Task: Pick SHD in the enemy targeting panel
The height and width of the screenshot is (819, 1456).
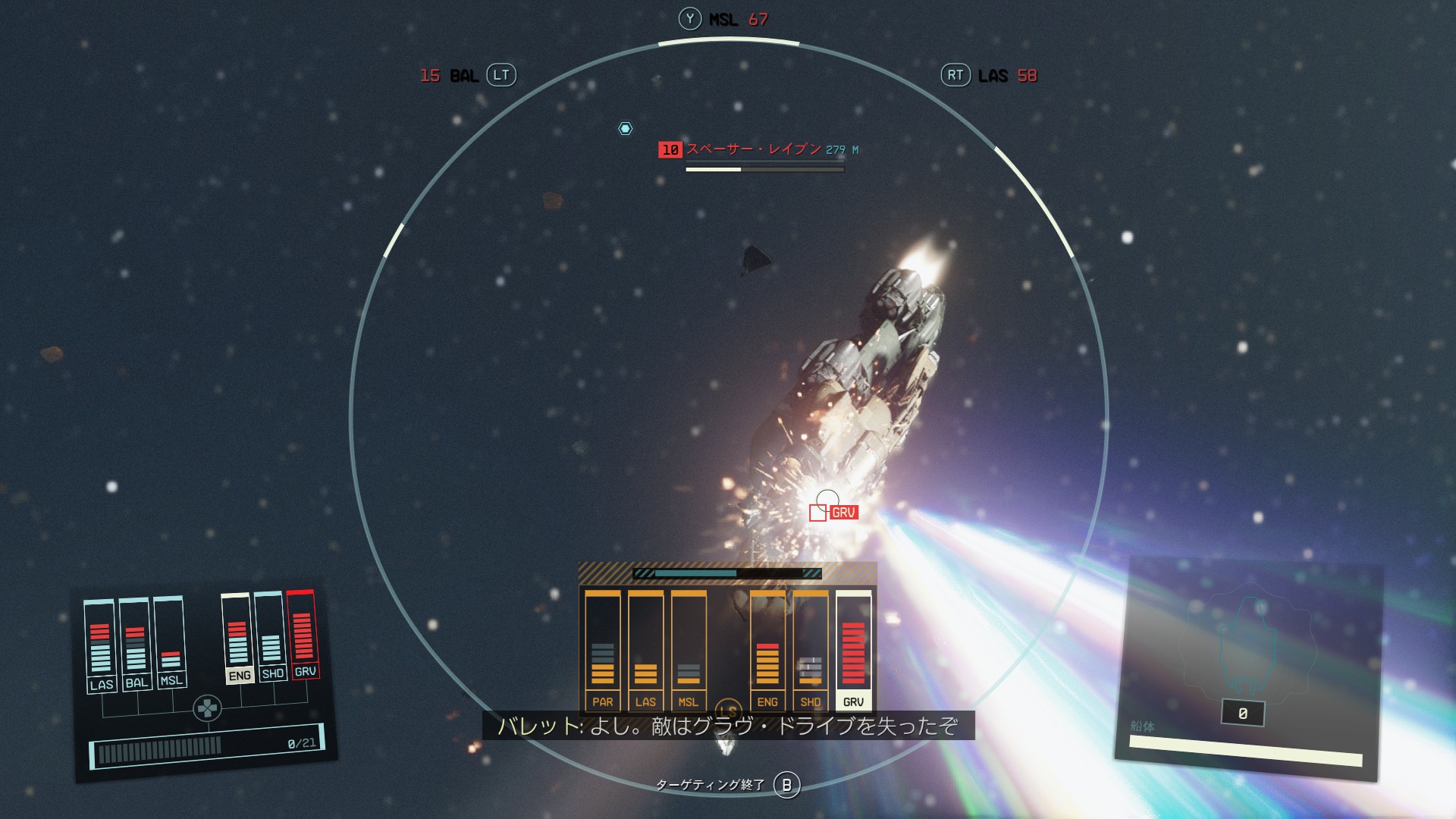Action: tap(810, 650)
